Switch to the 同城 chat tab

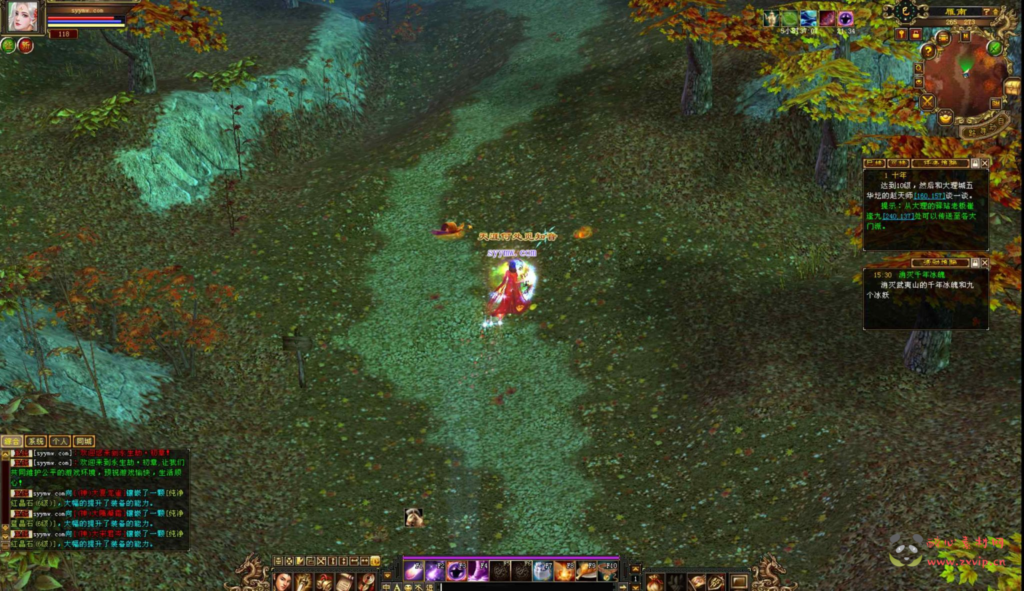(83, 441)
